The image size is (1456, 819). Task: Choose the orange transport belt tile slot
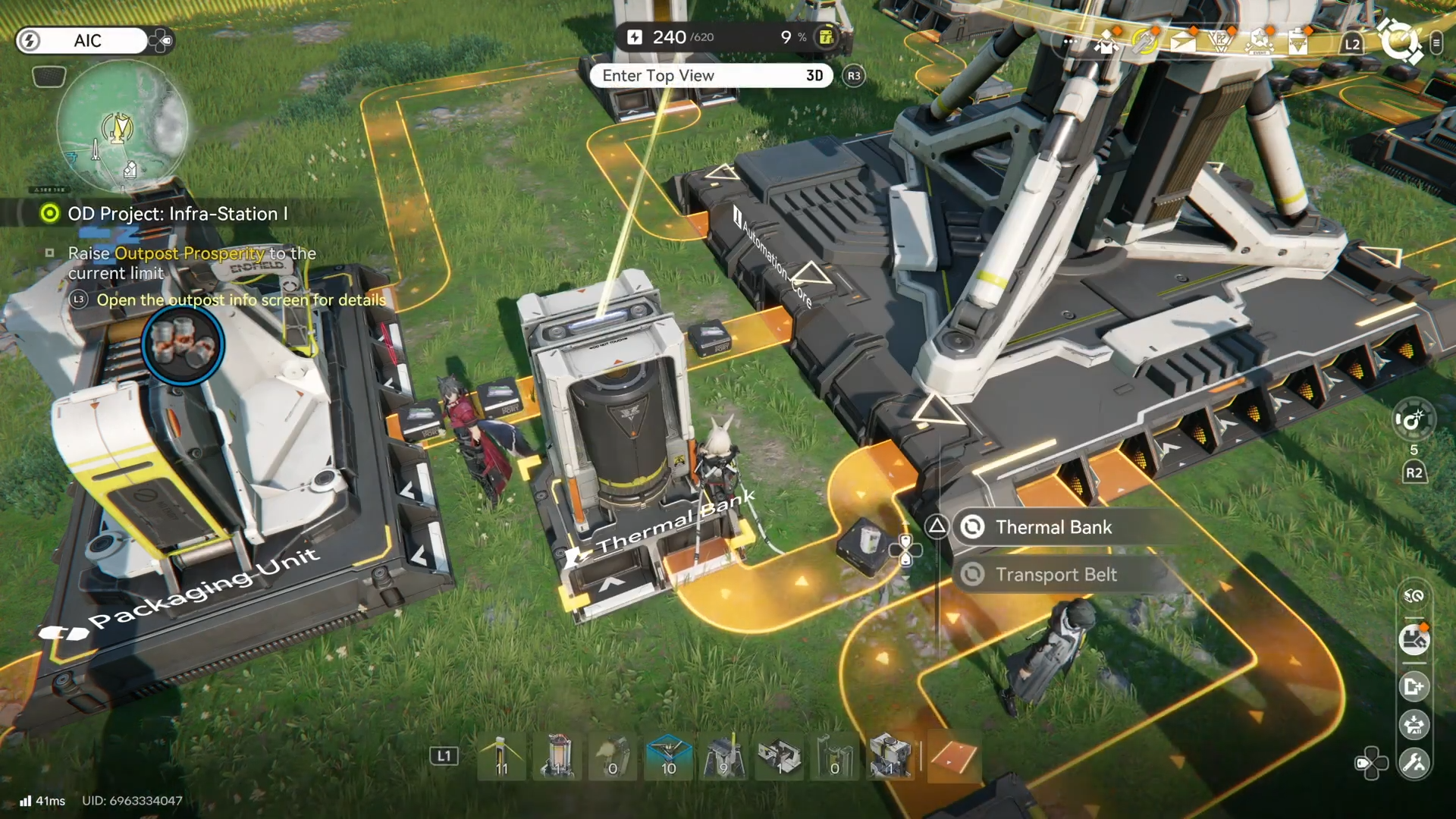click(x=953, y=757)
